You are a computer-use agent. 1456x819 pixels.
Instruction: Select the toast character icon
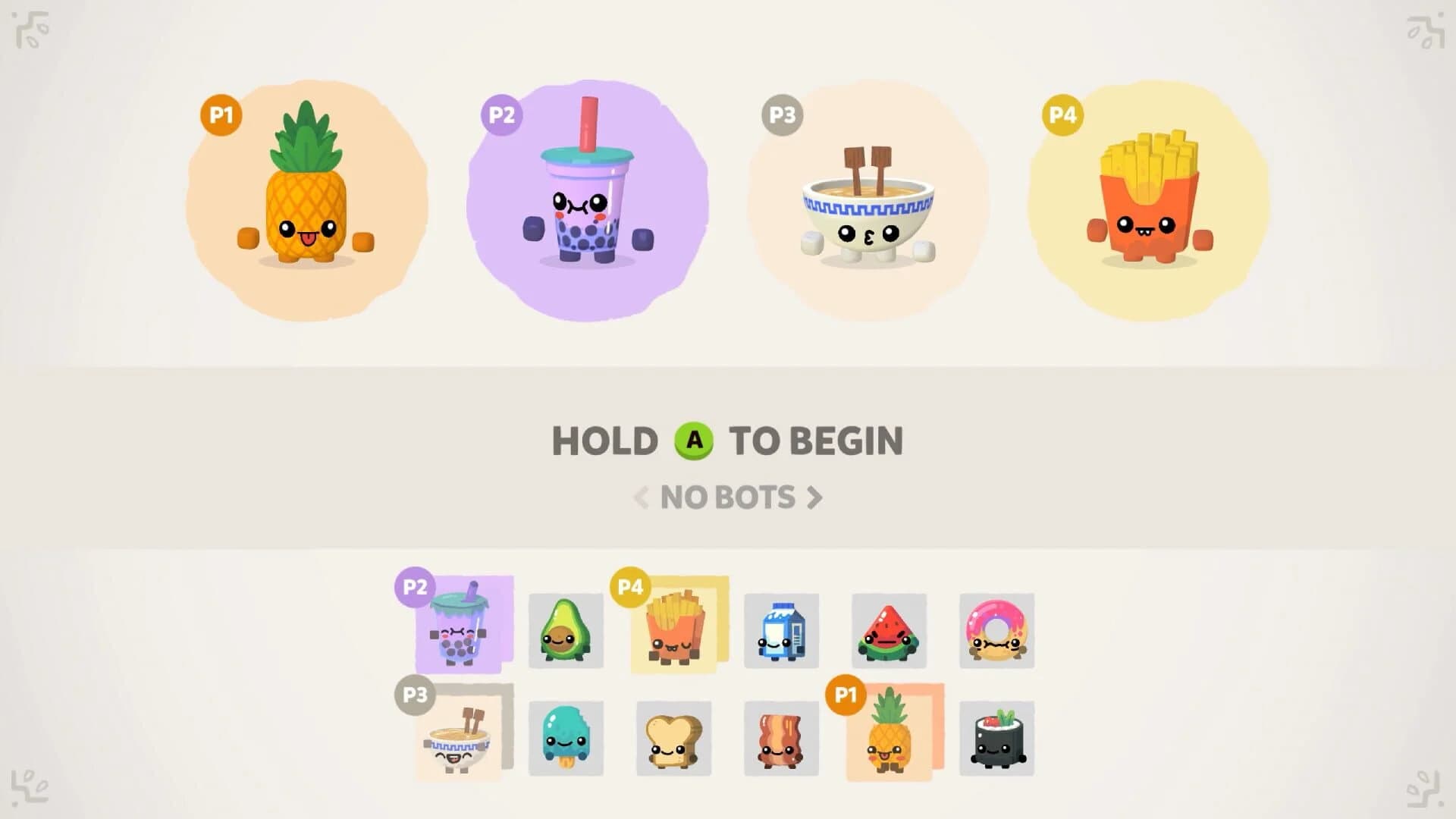coord(674,738)
